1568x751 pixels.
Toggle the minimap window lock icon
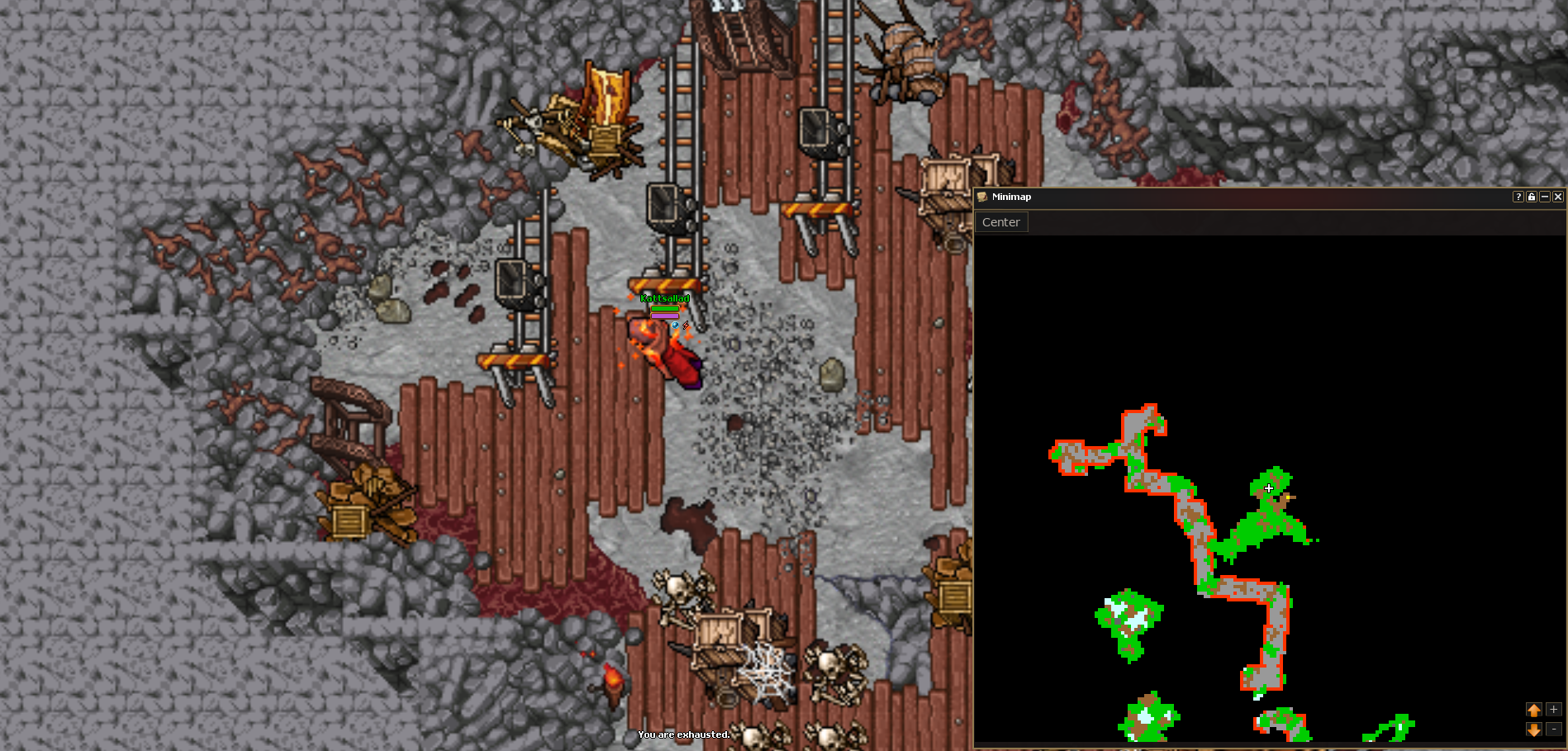click(1531, 197)
